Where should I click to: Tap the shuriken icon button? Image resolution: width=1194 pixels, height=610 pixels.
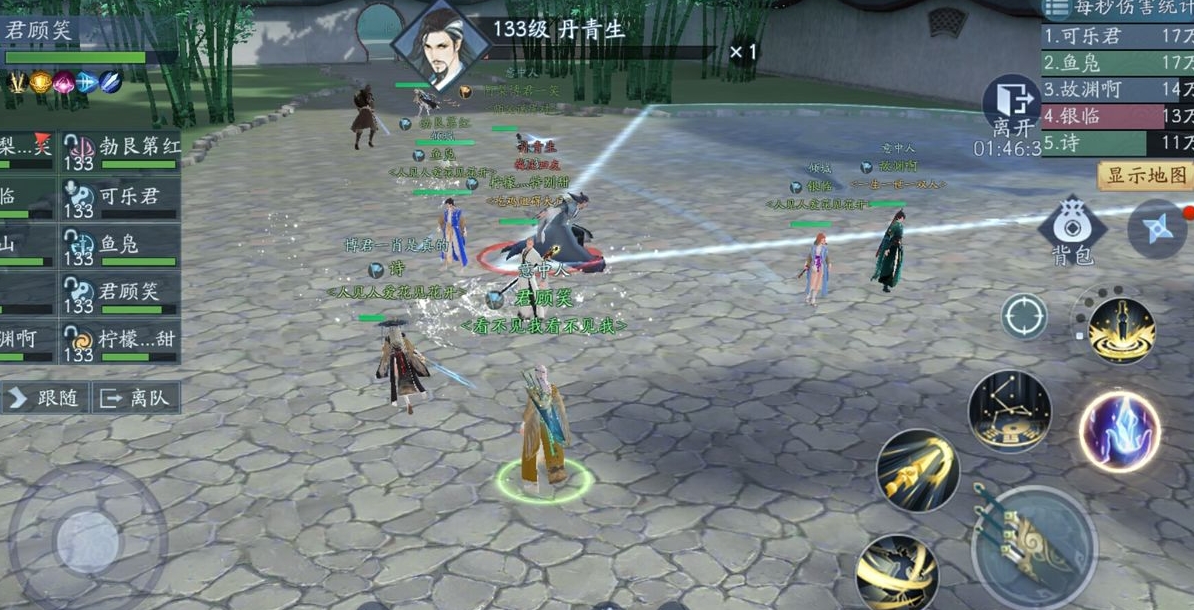tap(1157, 228)
